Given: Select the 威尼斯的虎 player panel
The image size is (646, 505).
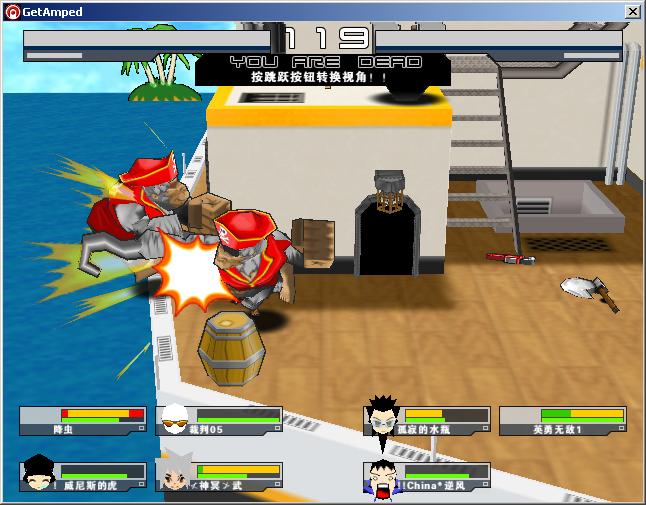Looking at the screenshot, I should [x=82, y=477].
